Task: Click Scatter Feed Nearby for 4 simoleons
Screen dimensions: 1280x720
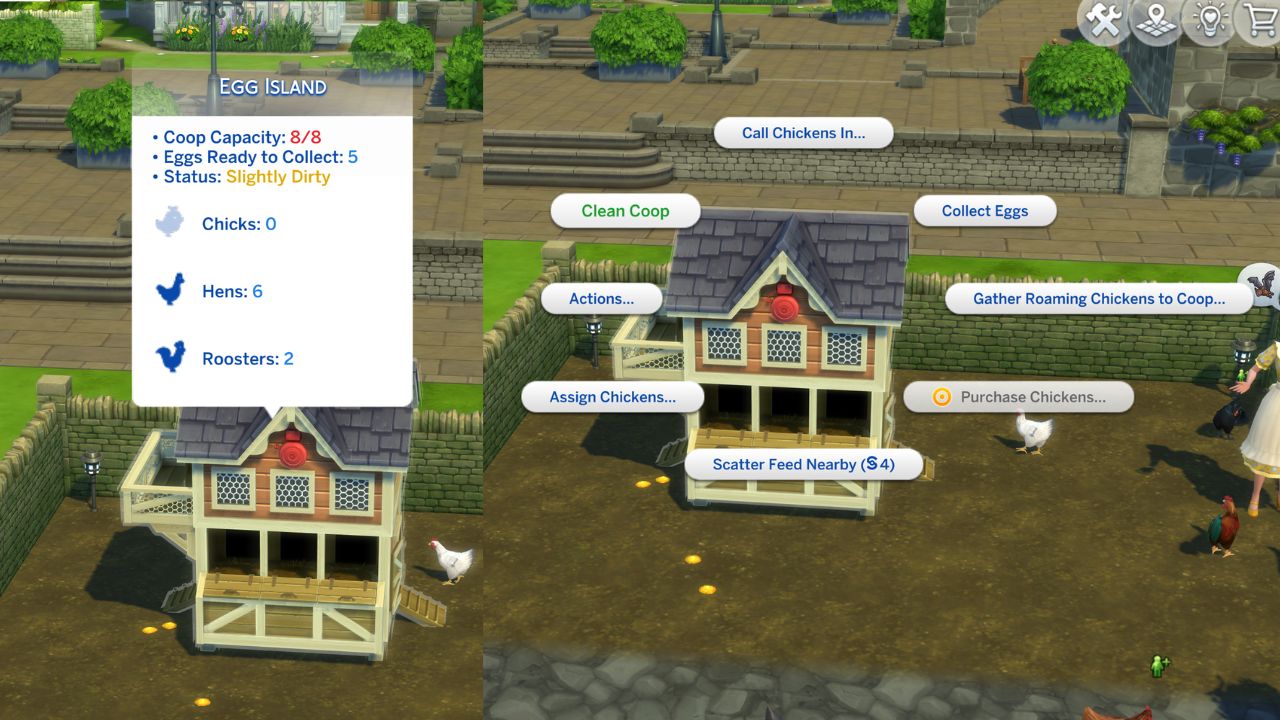Action: 803,464
